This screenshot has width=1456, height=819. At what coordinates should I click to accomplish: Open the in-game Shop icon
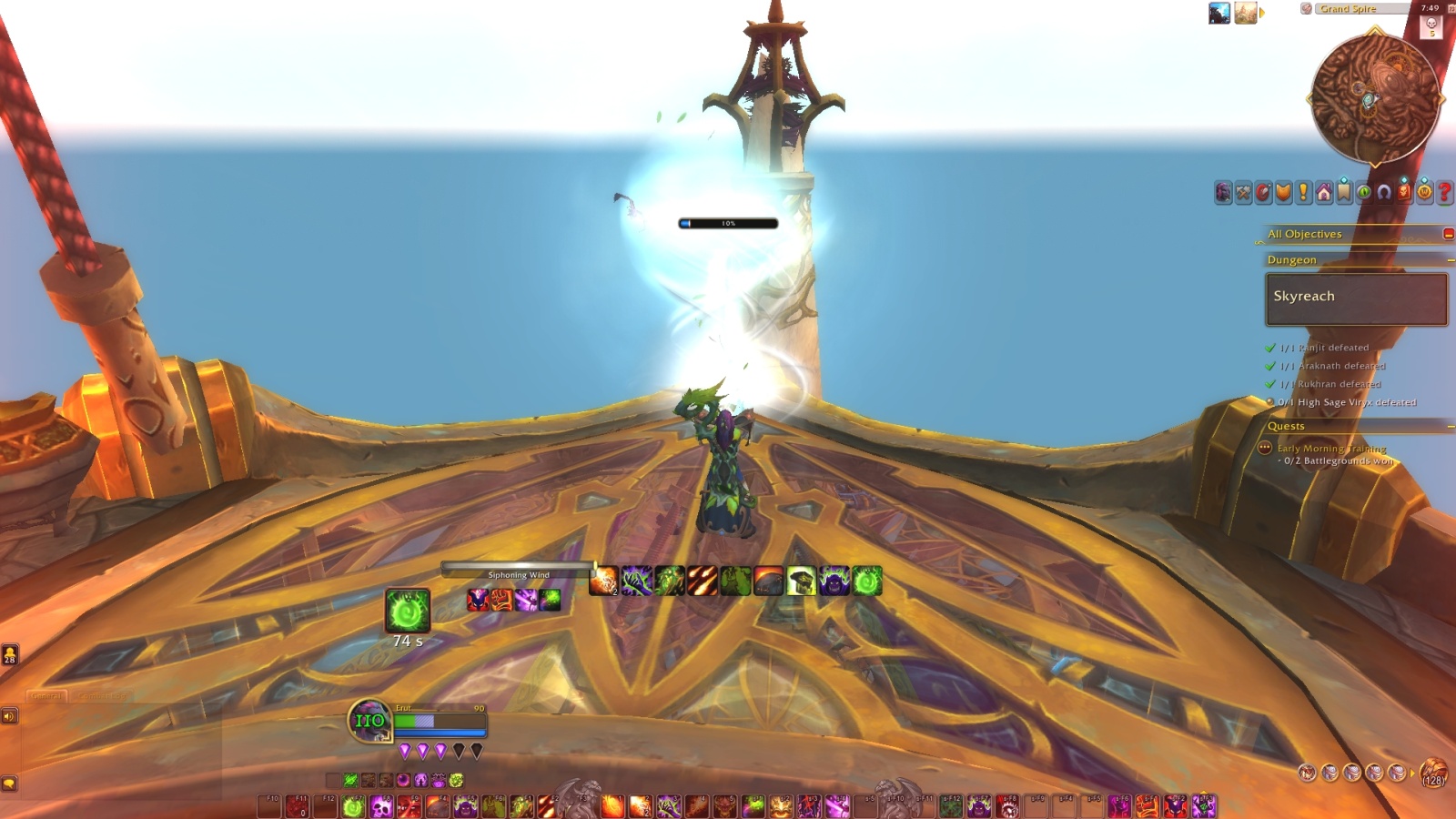coord(1423,193)
